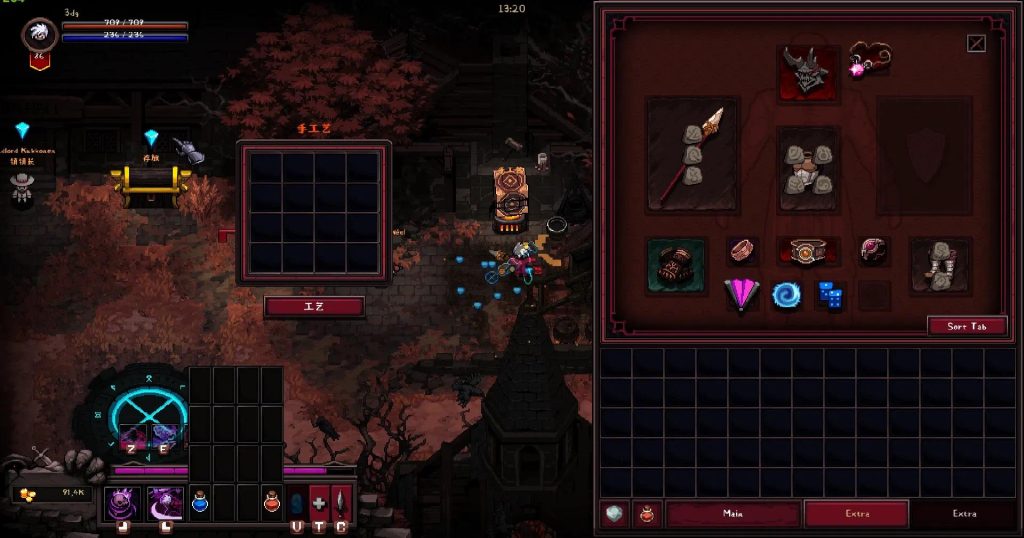The image size is (1024, 538).
Task: Click the pink fan trinket
Action: click(741, 295)
